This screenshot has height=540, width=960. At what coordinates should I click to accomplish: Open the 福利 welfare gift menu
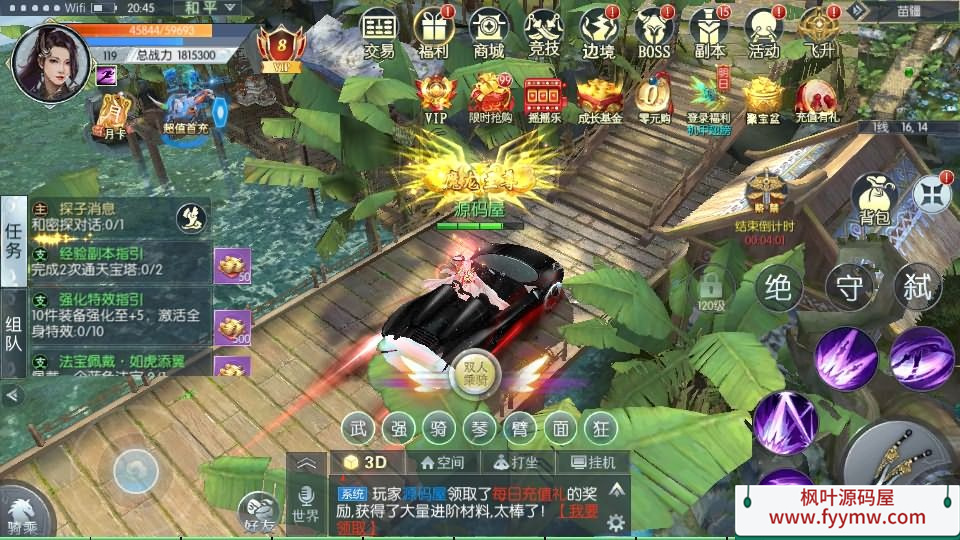click(434, 32)
